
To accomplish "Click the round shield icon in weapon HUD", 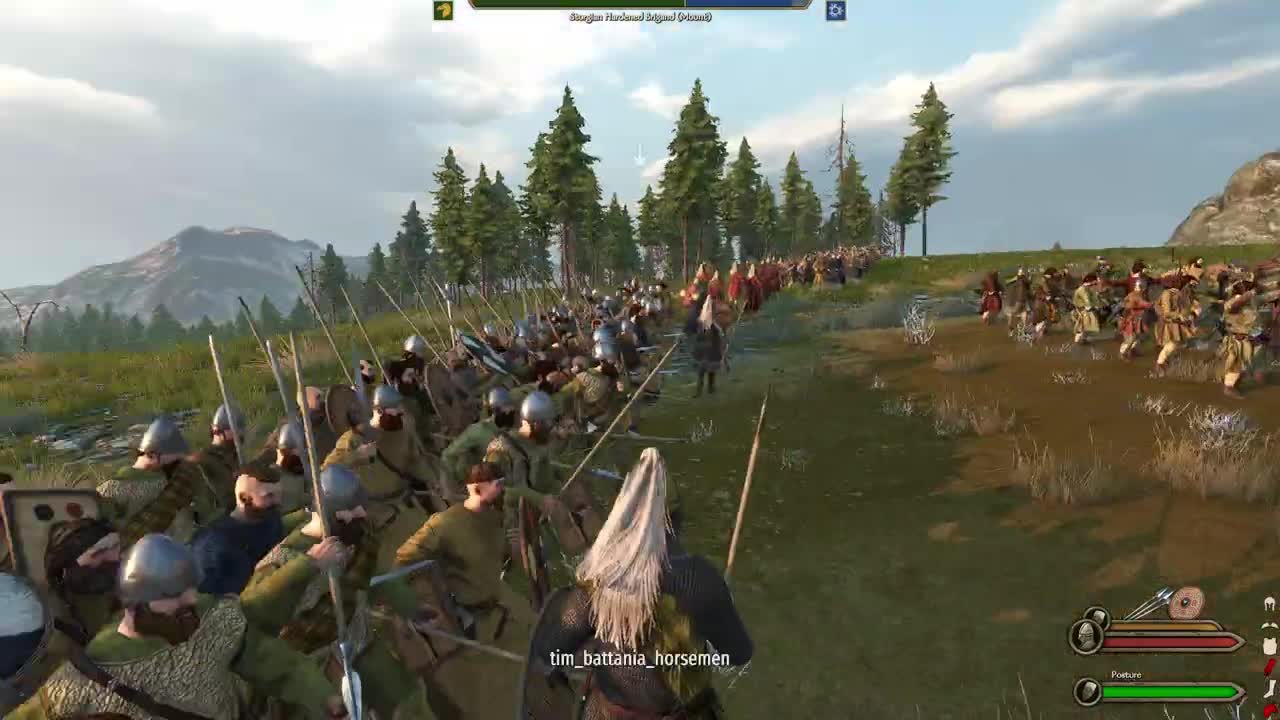I will pos(1186,602).
